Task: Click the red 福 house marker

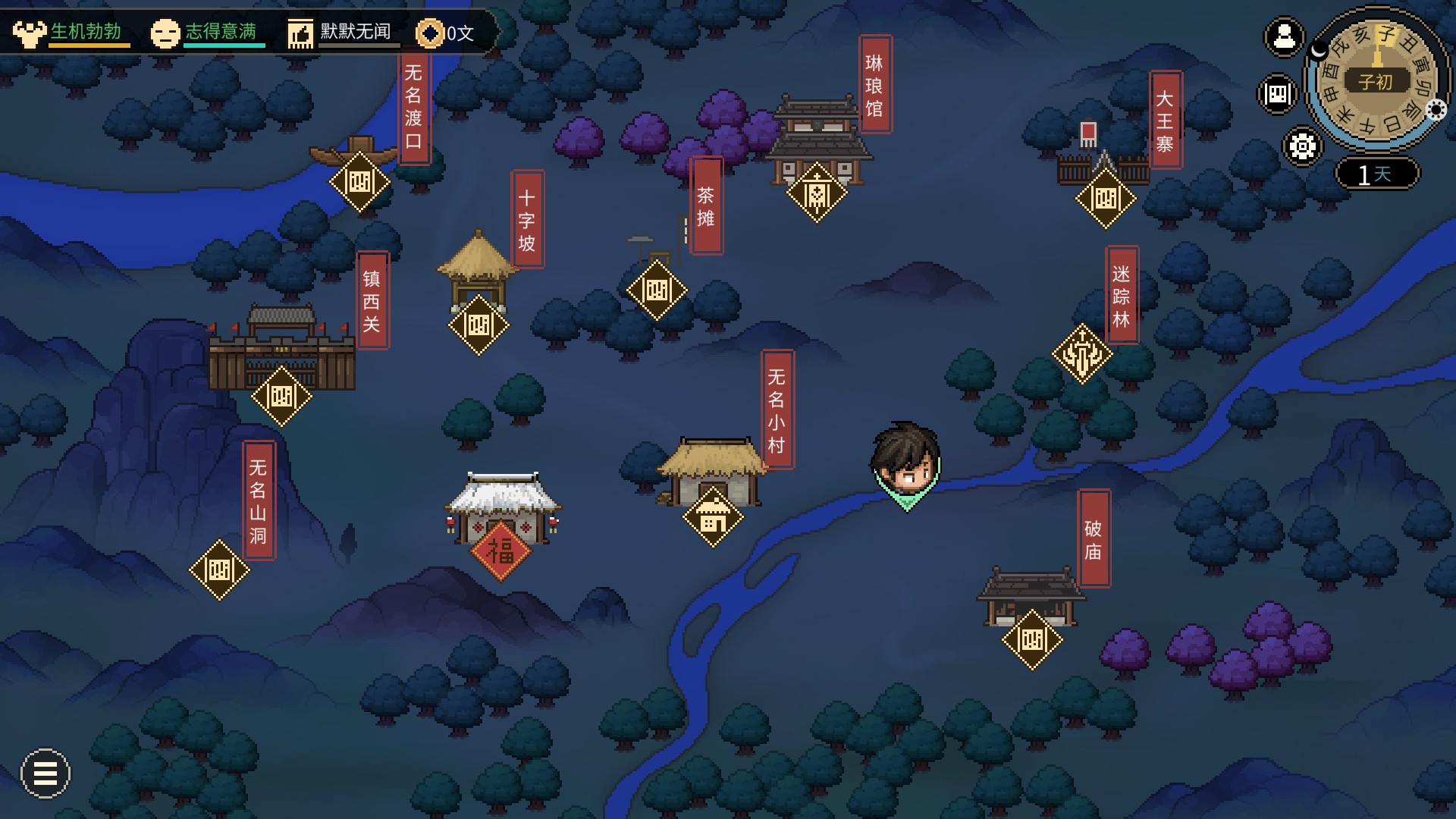Action: tap(500, 551)
